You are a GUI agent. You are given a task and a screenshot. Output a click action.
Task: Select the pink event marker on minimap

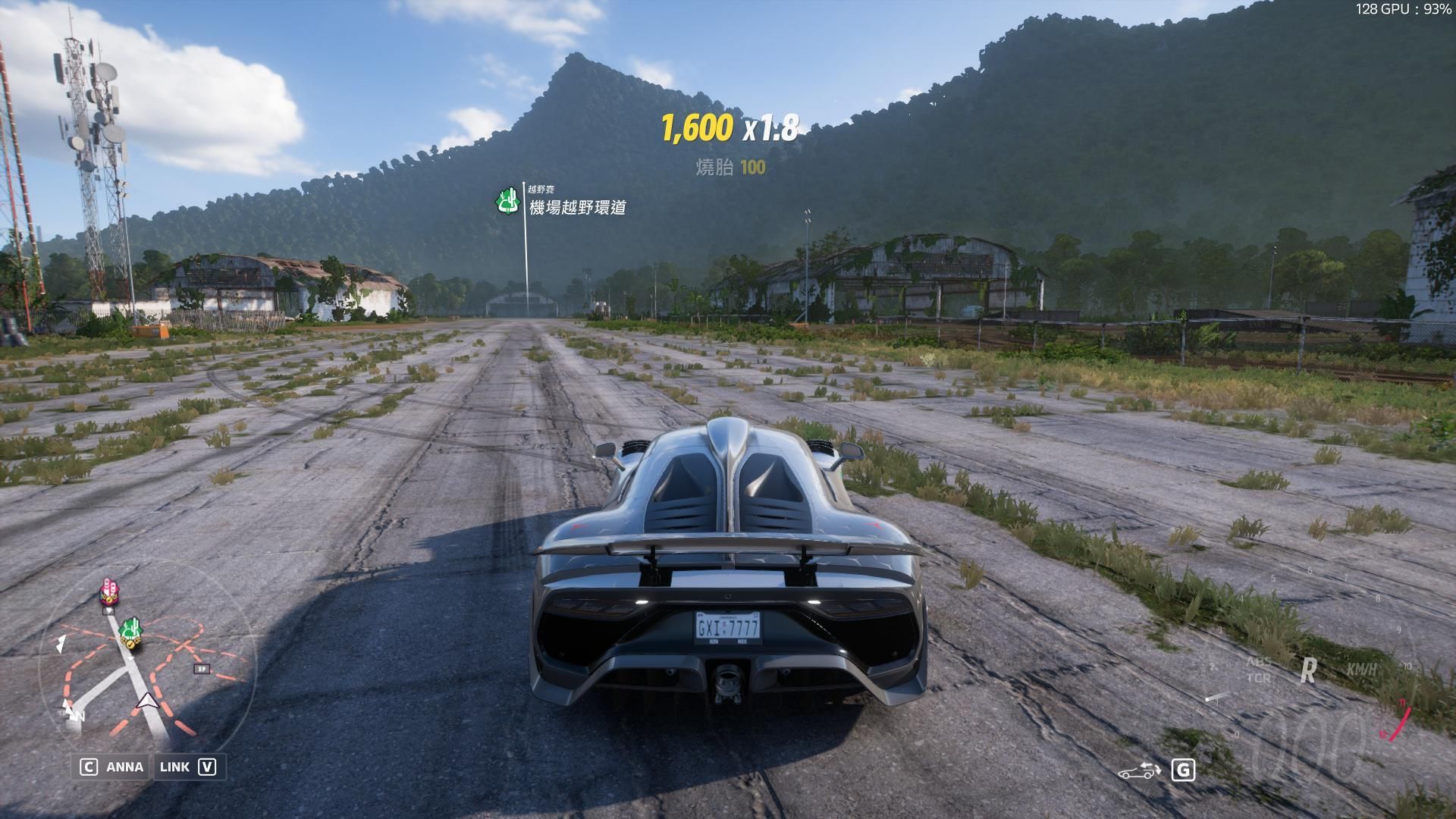(109, 591)
